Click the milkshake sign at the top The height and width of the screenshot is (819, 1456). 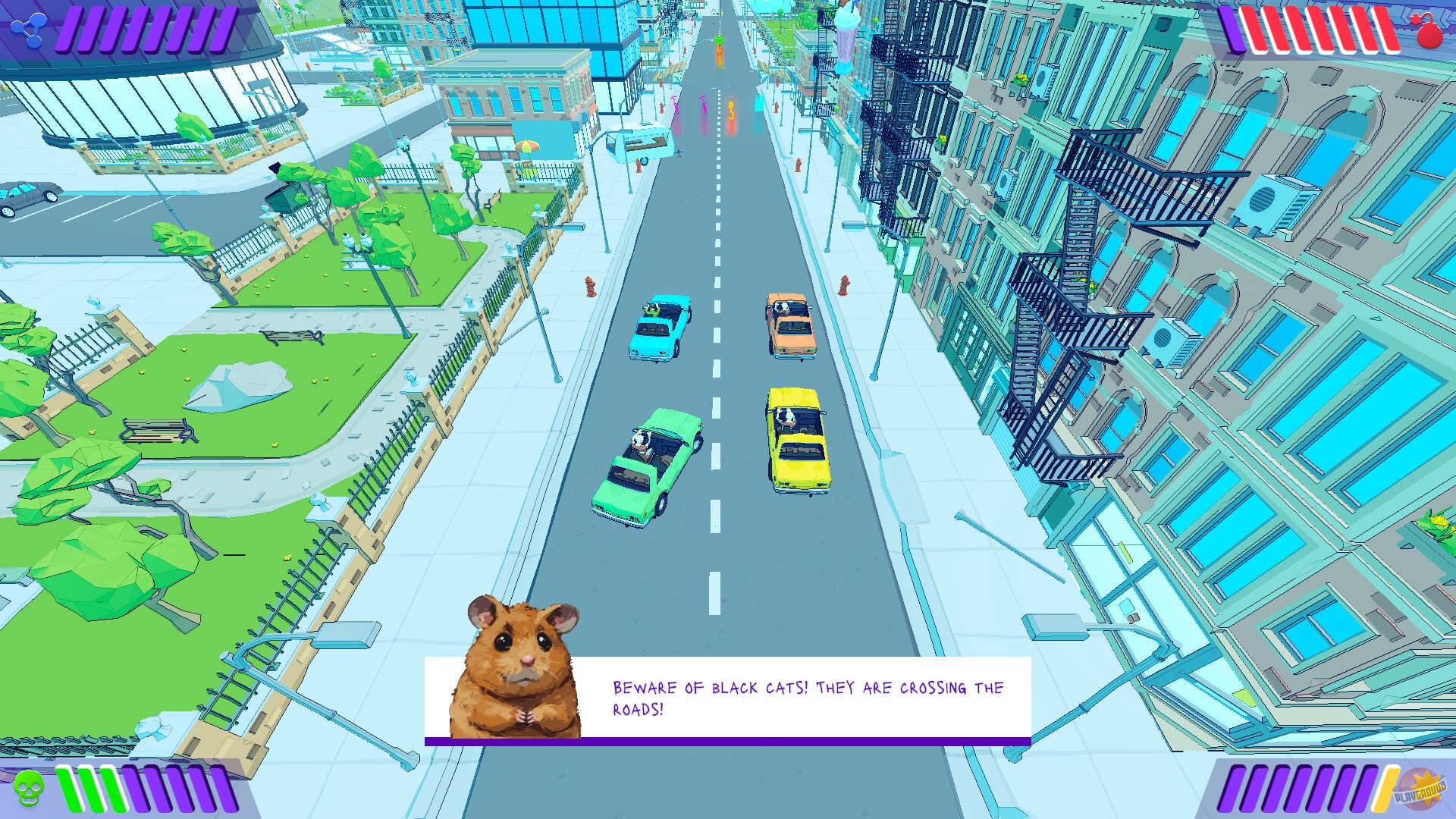click(x=846, y=34)
